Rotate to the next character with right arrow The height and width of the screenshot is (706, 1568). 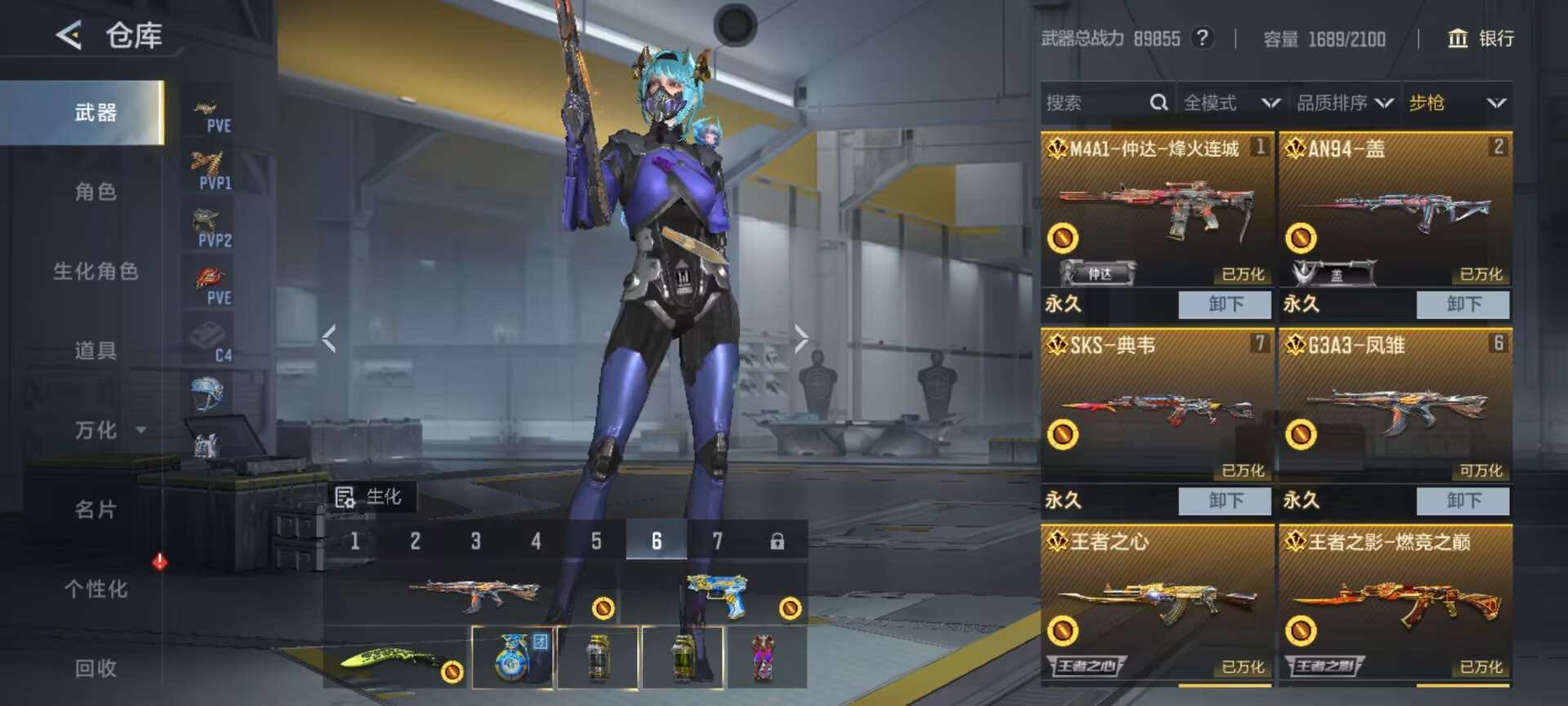(x=801, y=337)
